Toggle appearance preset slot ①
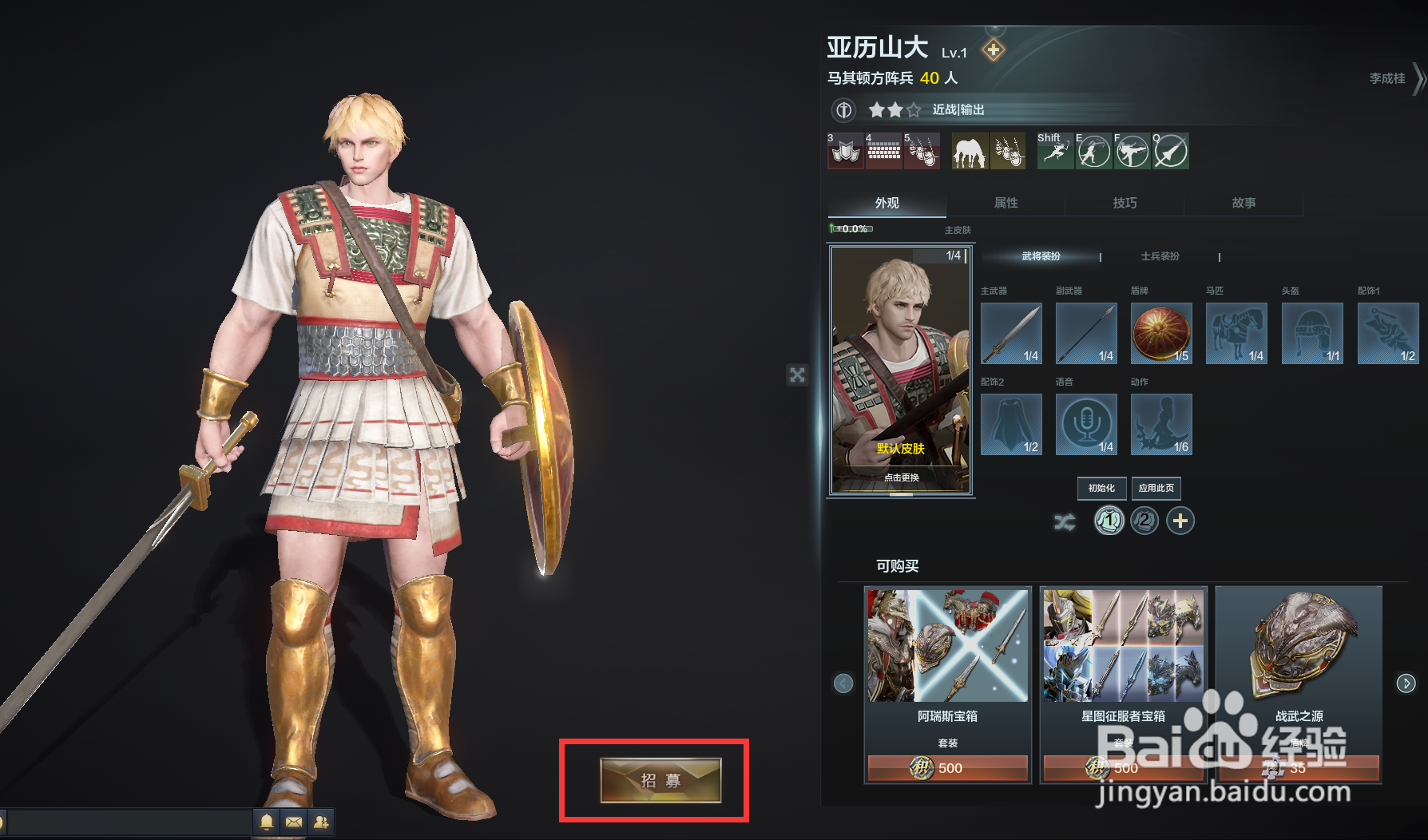This screenshot has width=1428, height=840. pyautogui.click(x=1109, y=521)
